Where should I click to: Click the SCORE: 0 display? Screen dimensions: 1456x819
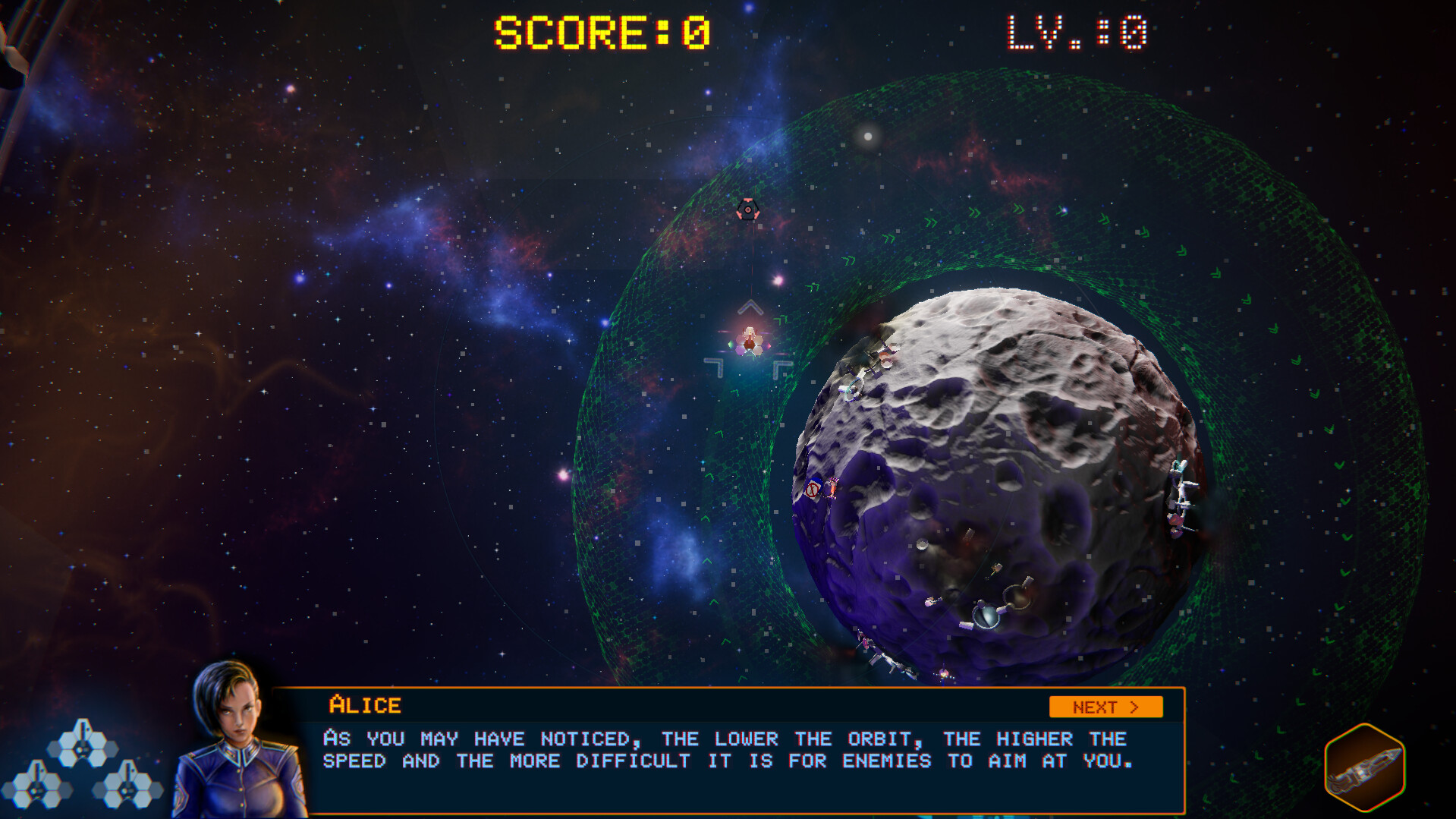(599, 30)
